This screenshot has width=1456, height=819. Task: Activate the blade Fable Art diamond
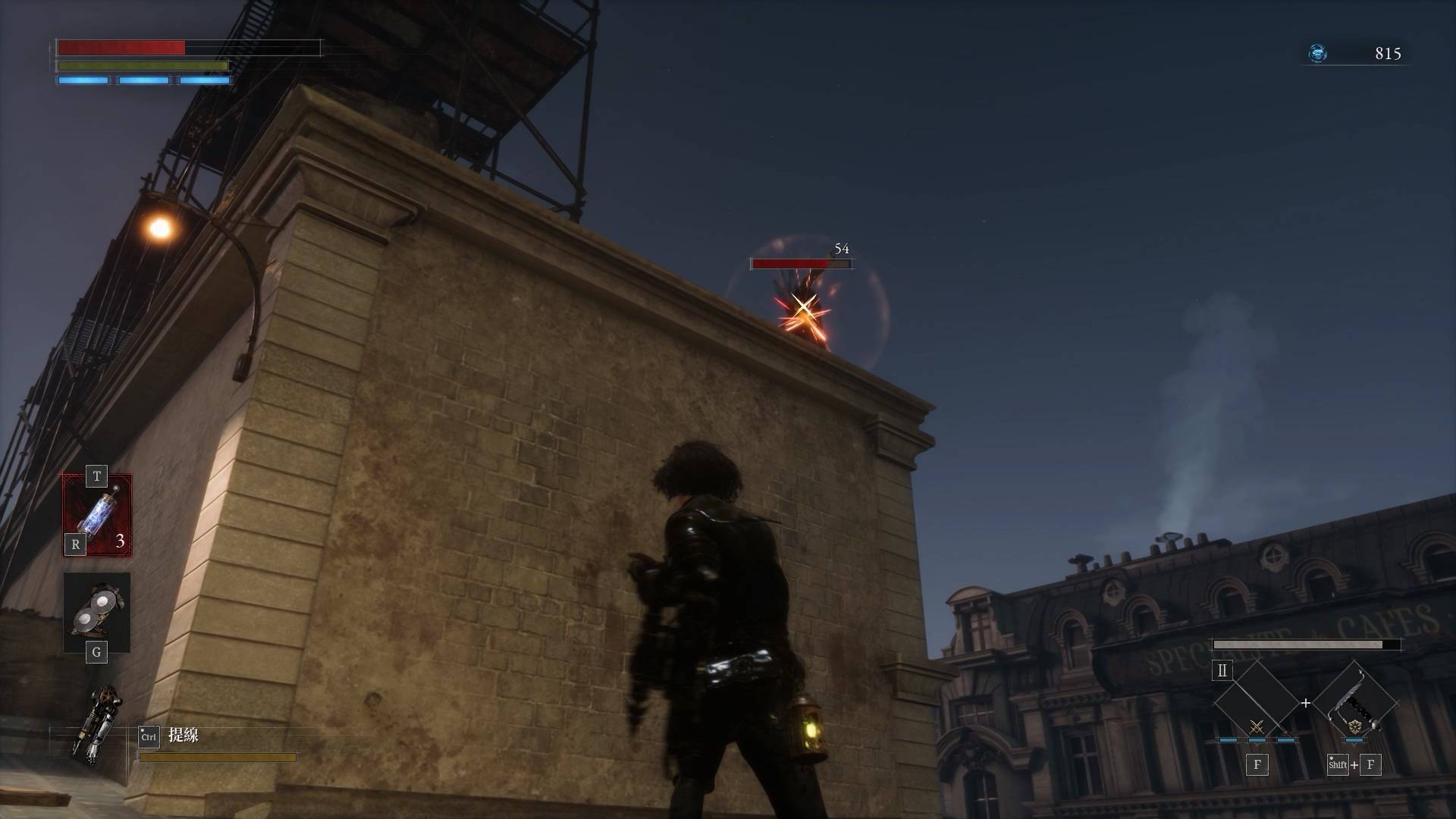[1256, 704]
